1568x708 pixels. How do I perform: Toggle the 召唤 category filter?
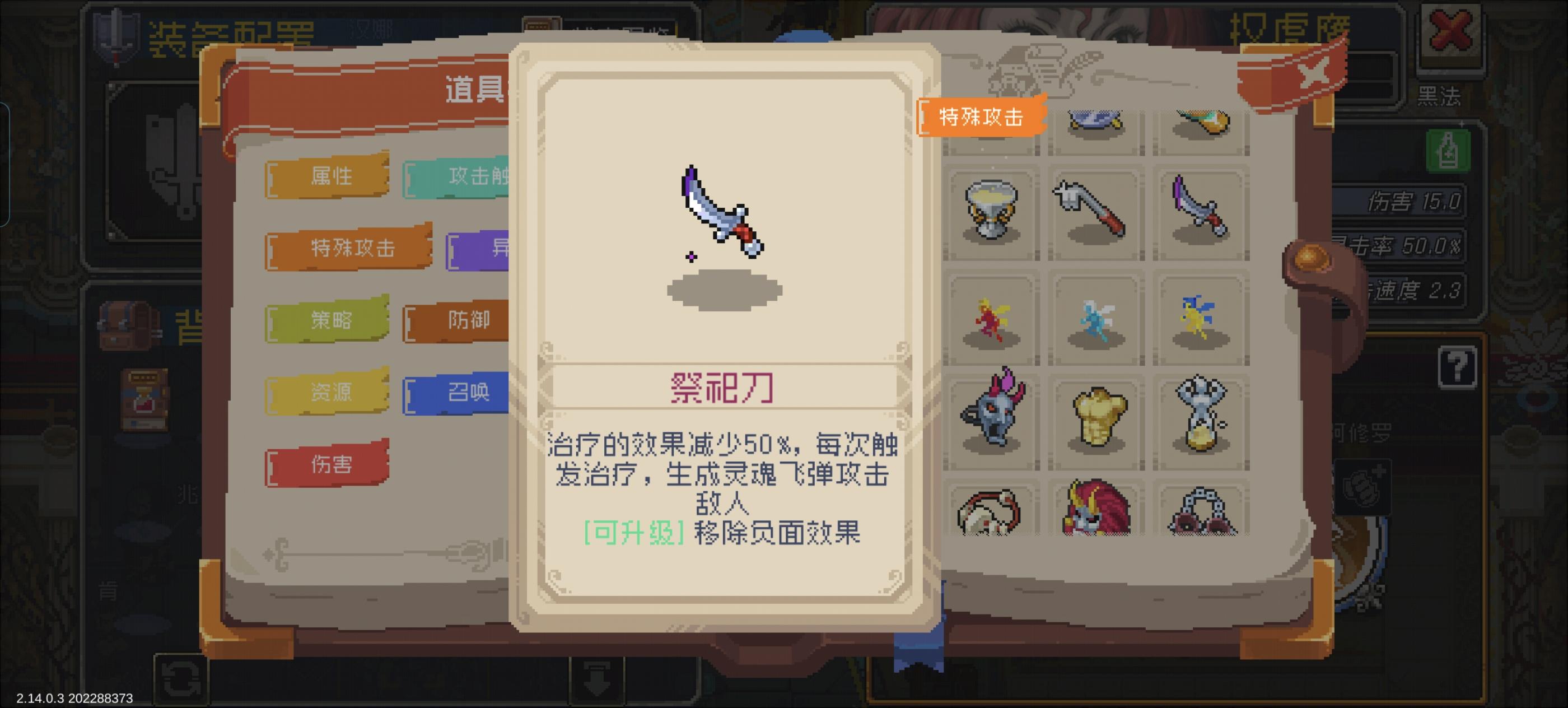click(469, 393)
